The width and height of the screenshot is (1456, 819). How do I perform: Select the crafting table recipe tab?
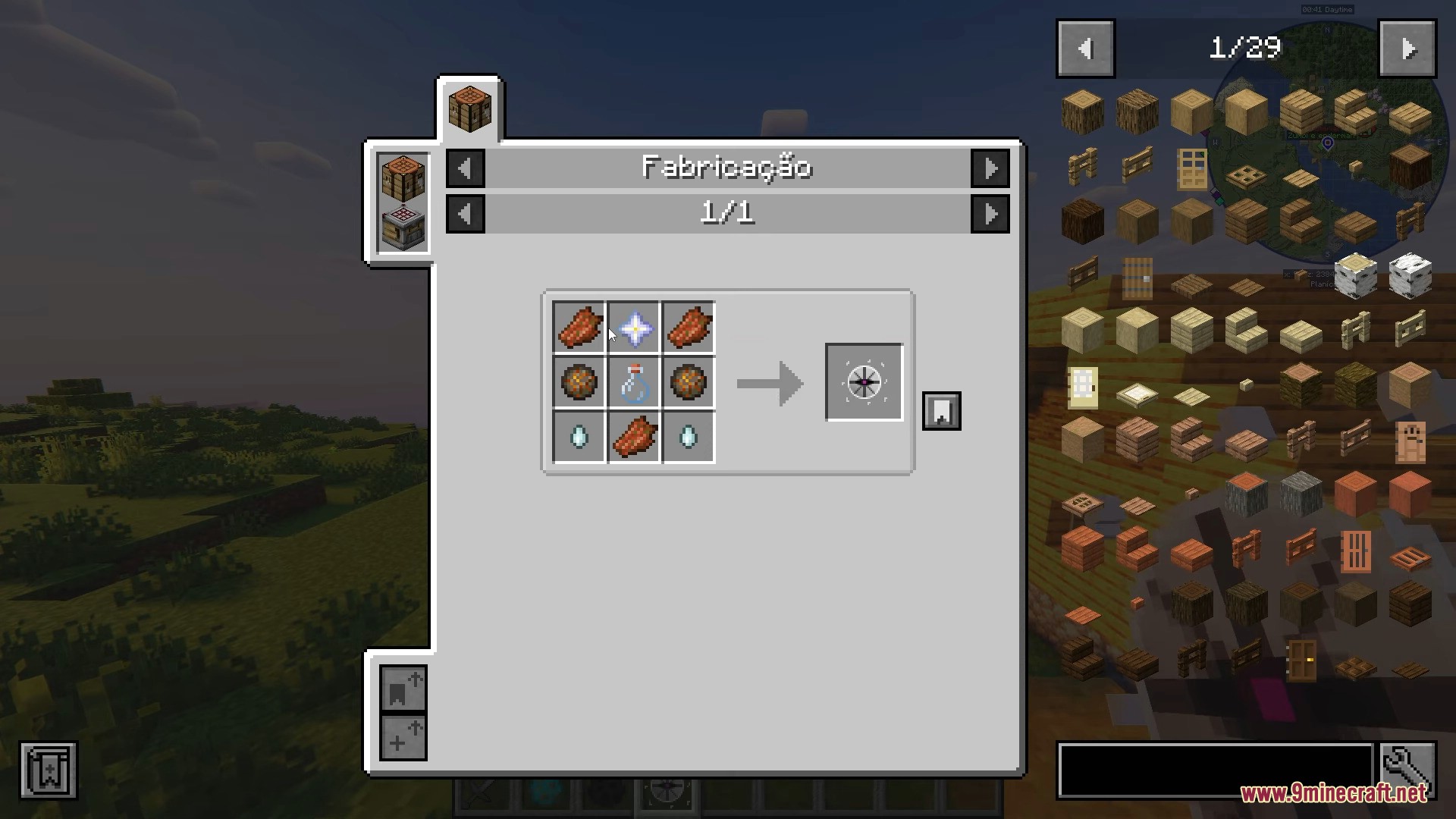point(469,109)
